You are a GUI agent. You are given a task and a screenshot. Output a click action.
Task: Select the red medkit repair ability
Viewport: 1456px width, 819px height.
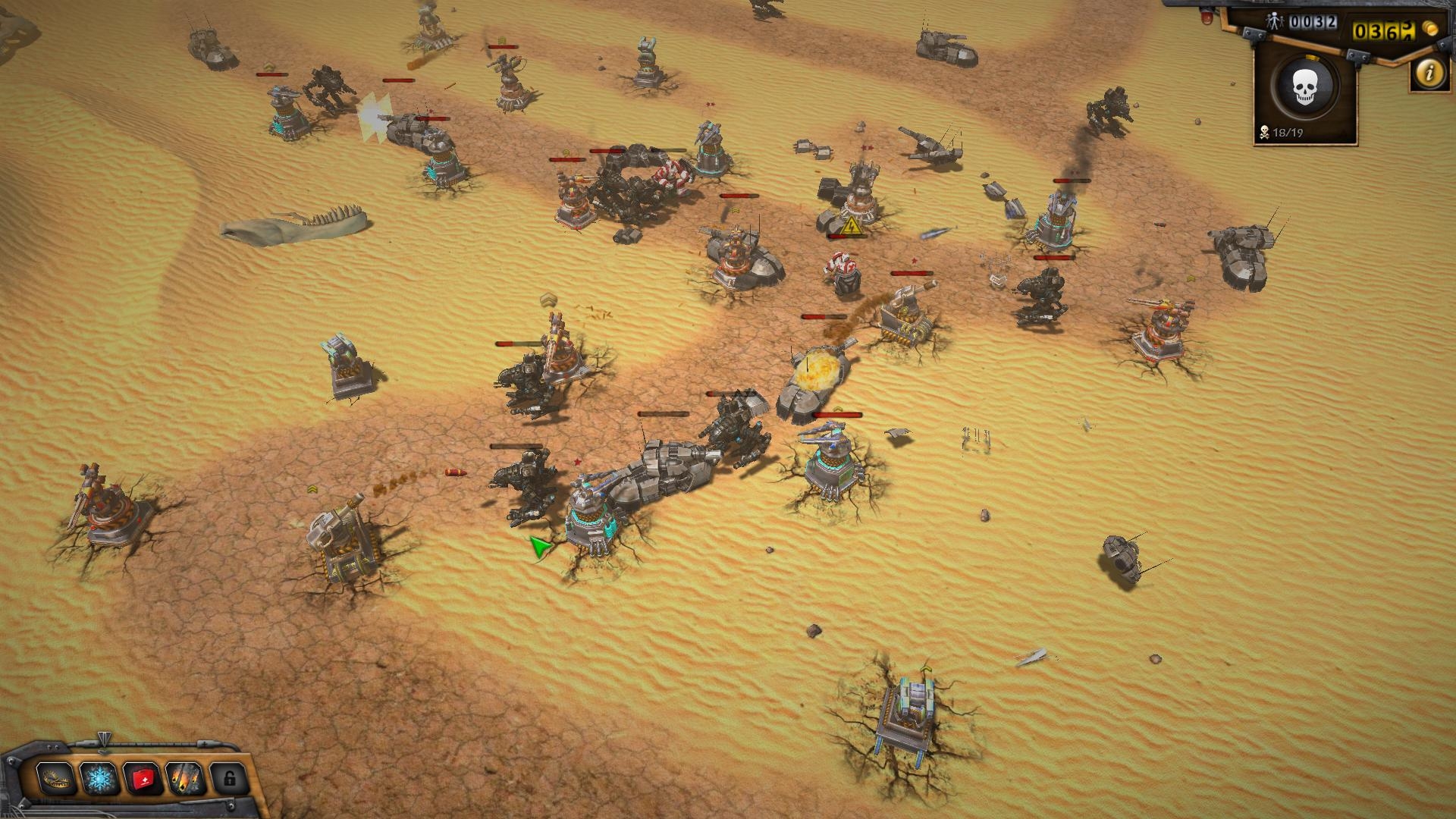click(143, 779)
